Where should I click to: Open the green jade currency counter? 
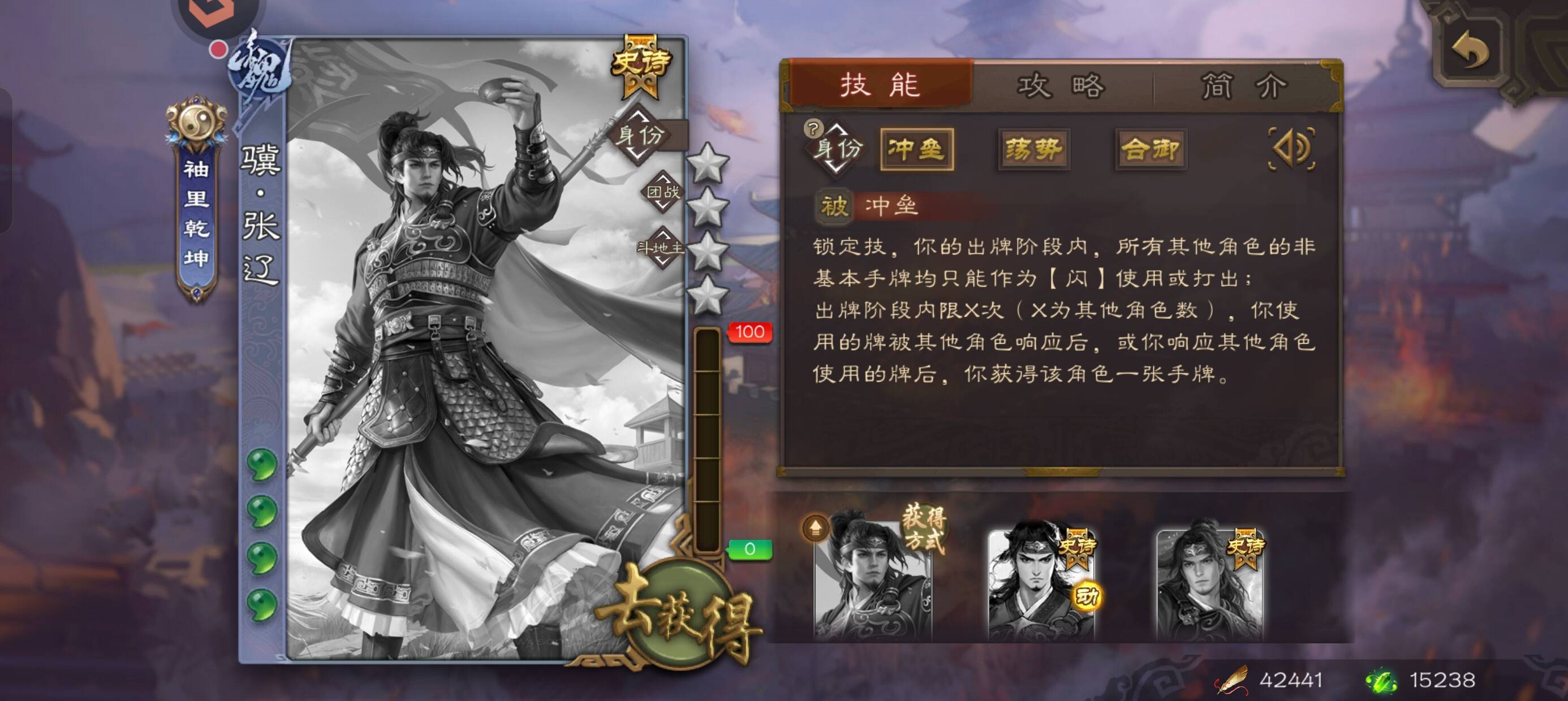pyautogui.click(x=1421, y=680)
